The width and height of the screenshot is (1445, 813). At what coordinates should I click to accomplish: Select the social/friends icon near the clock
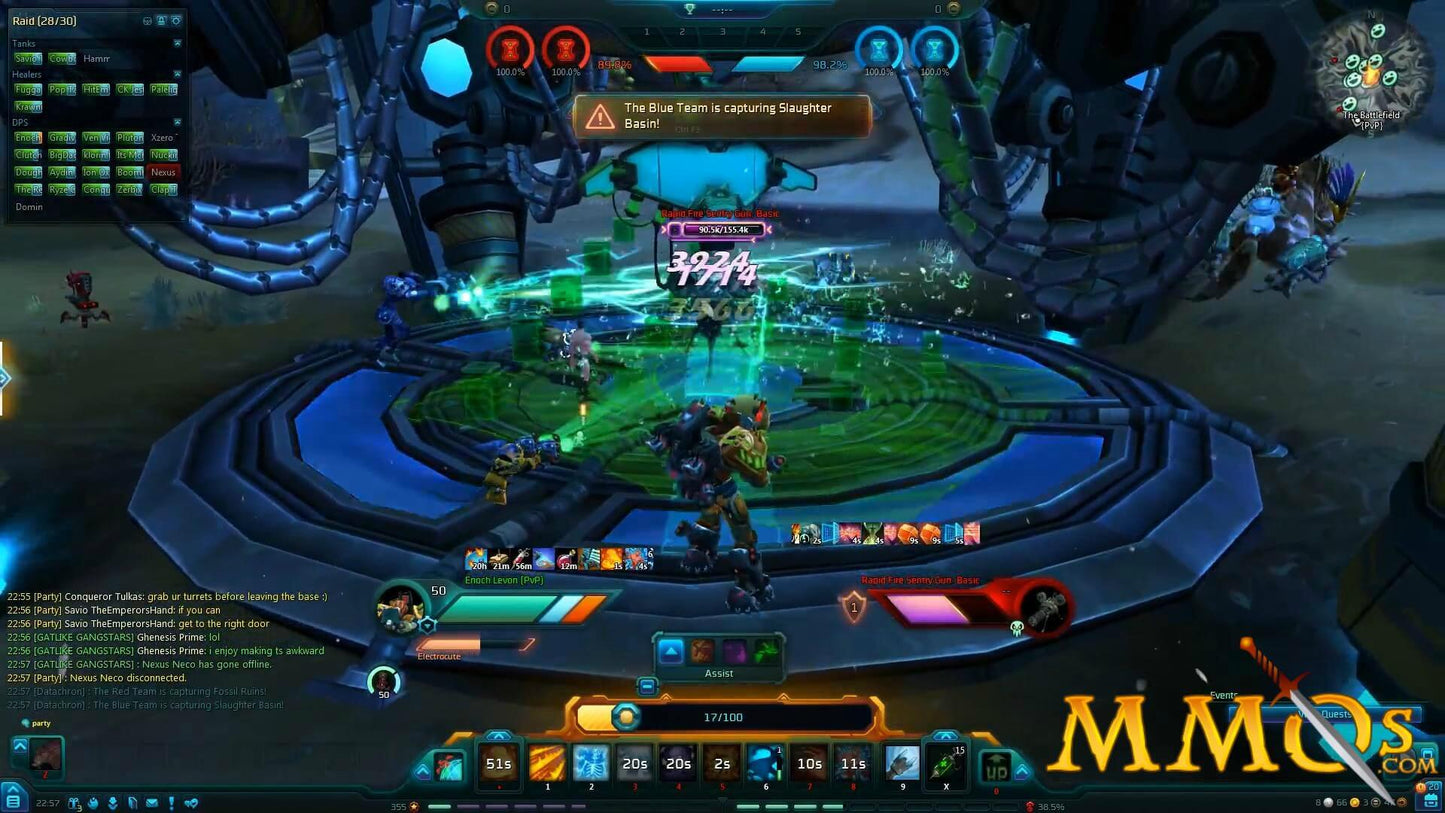[94, 803]
